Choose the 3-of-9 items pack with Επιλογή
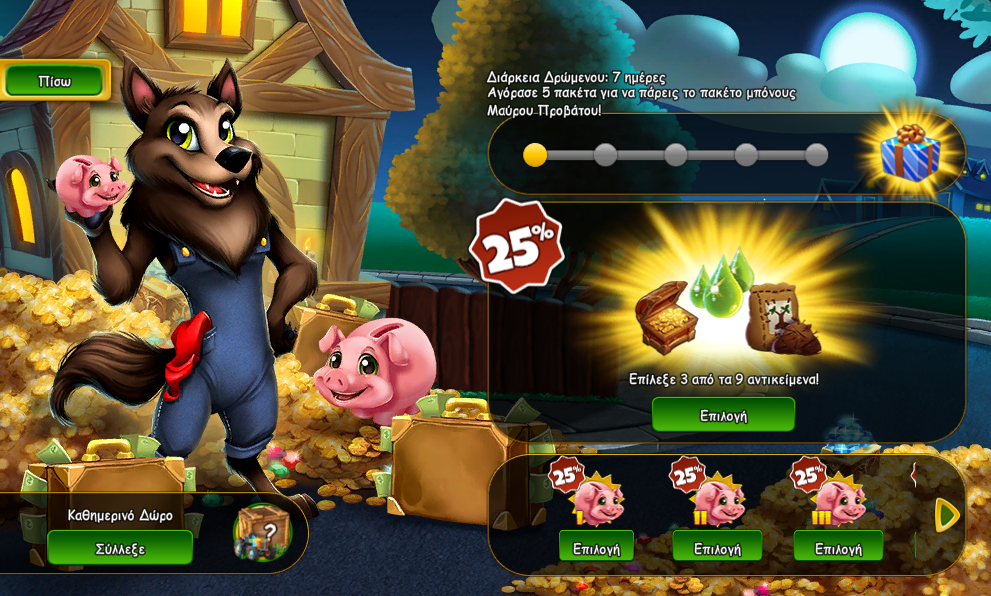The width and height of the screenshot is (991, 596). [723, 415]
